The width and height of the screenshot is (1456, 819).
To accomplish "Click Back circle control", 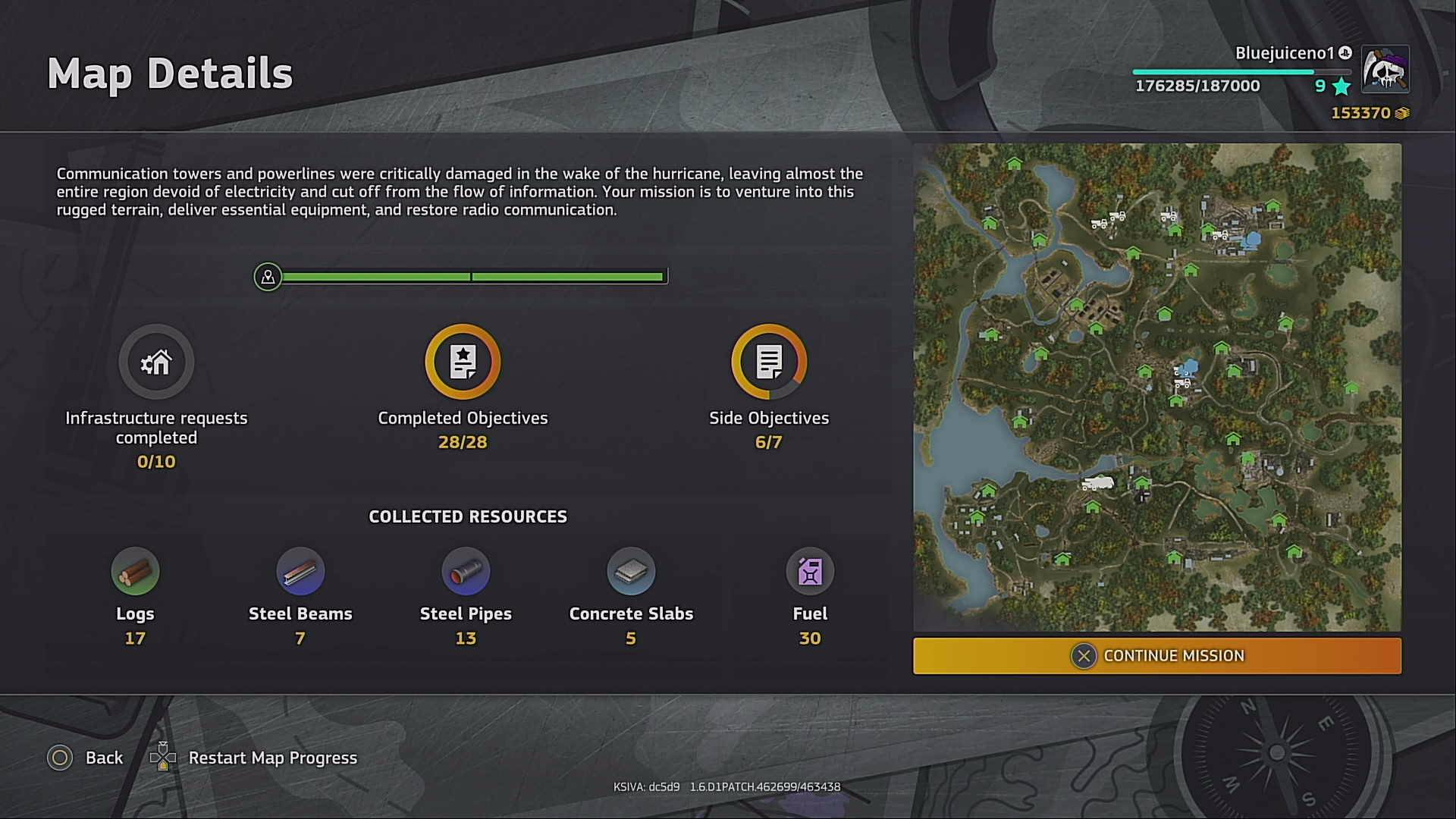I will pyautogui.click(x=60, y=758).
